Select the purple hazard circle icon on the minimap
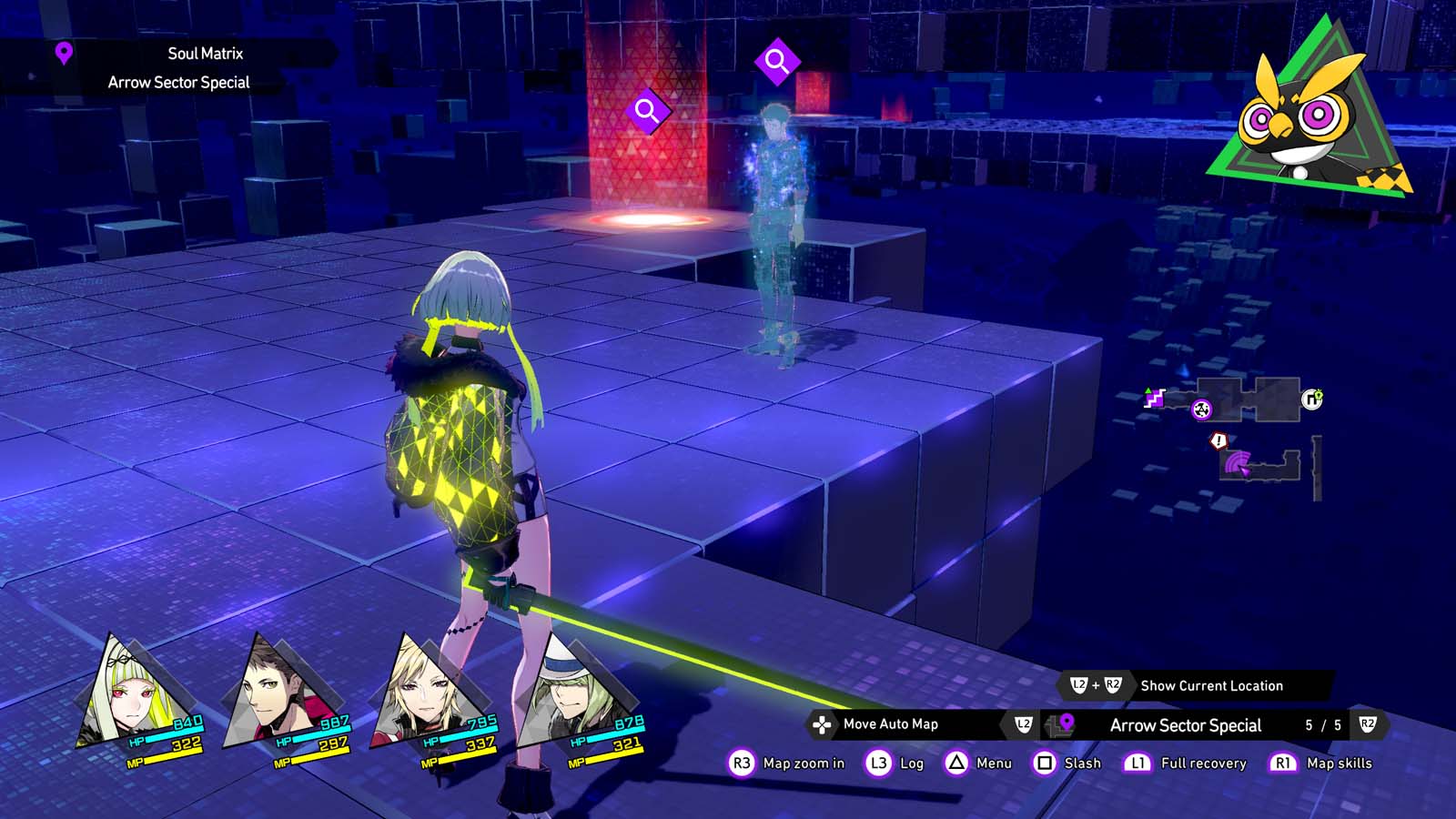The image size is (1456, 819). click(x=1201, y=410)
